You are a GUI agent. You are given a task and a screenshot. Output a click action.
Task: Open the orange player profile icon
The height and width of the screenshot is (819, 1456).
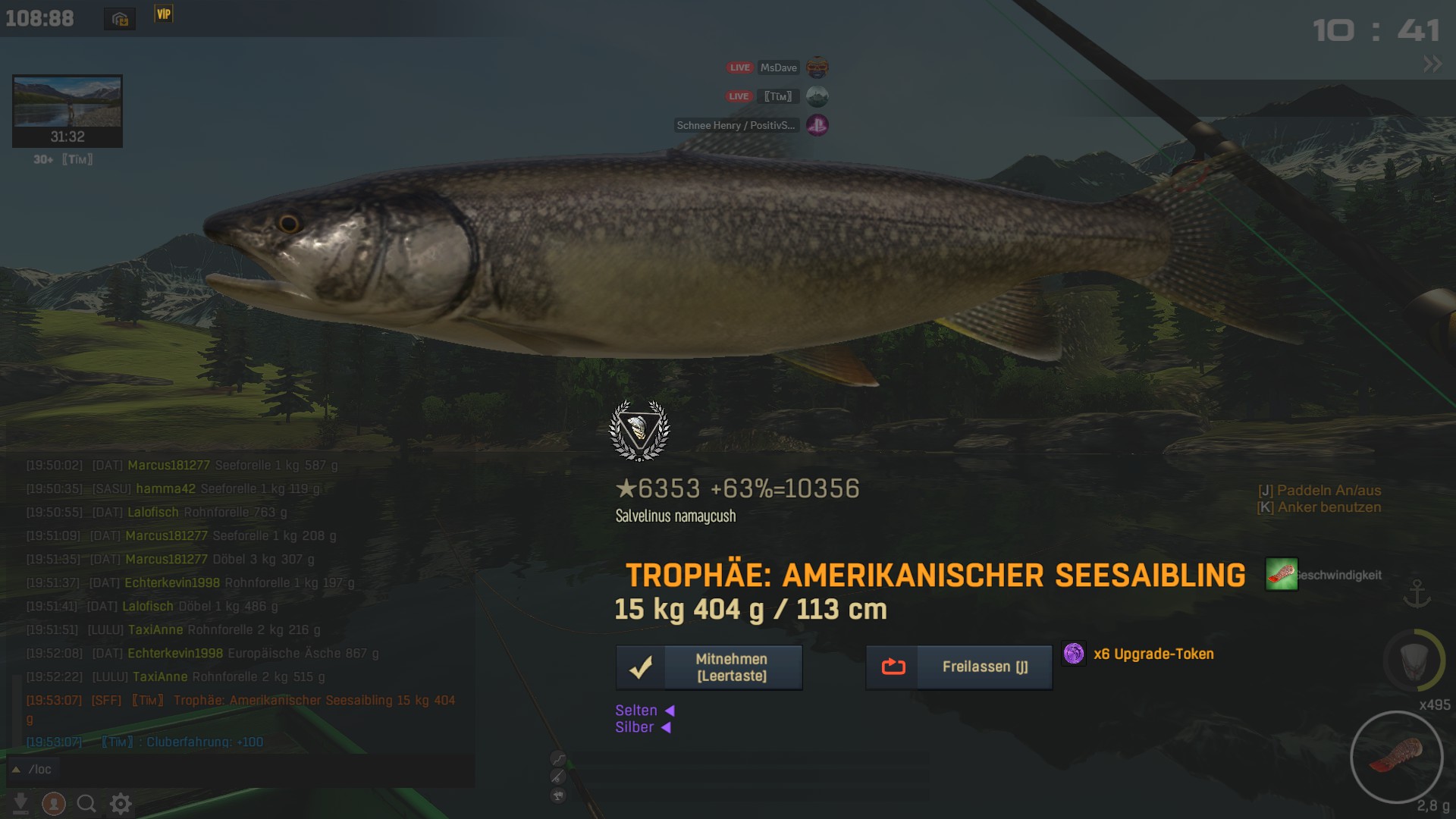coord(54,803)
